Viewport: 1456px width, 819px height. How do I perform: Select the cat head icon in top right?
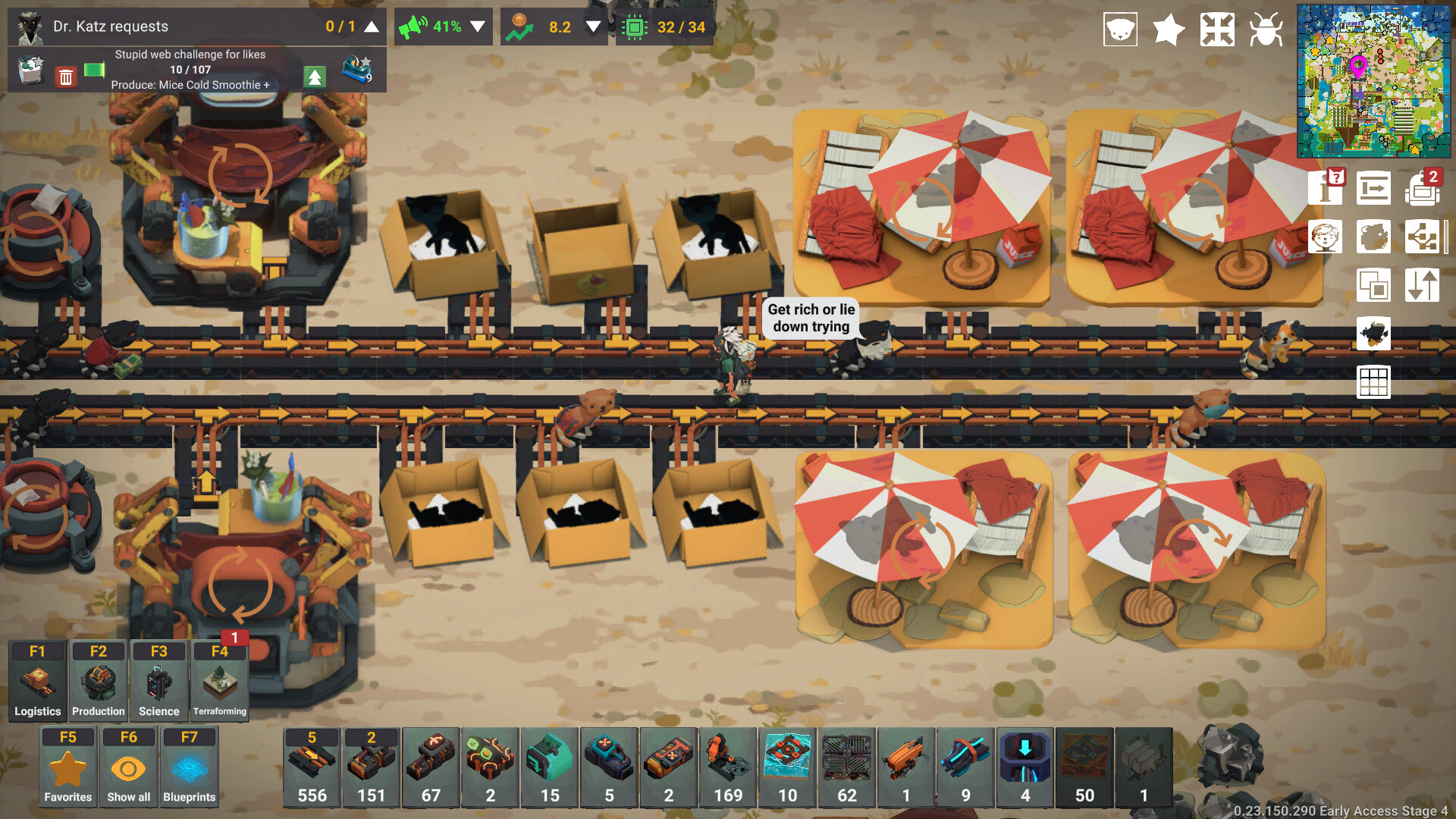coord(1122,30)
